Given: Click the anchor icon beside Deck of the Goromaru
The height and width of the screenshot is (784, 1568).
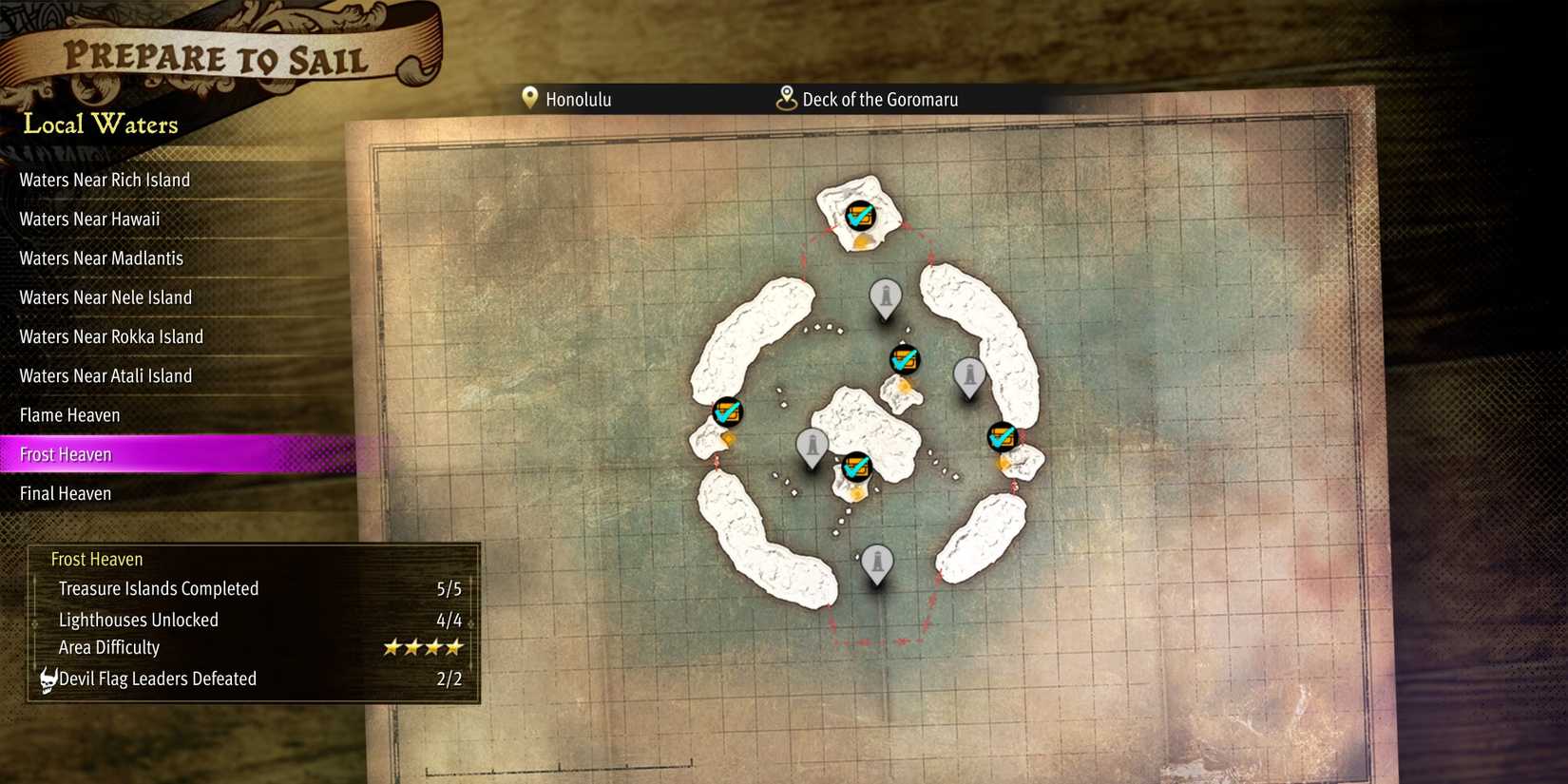Looking at the screenshot, I should coord(786,98).
